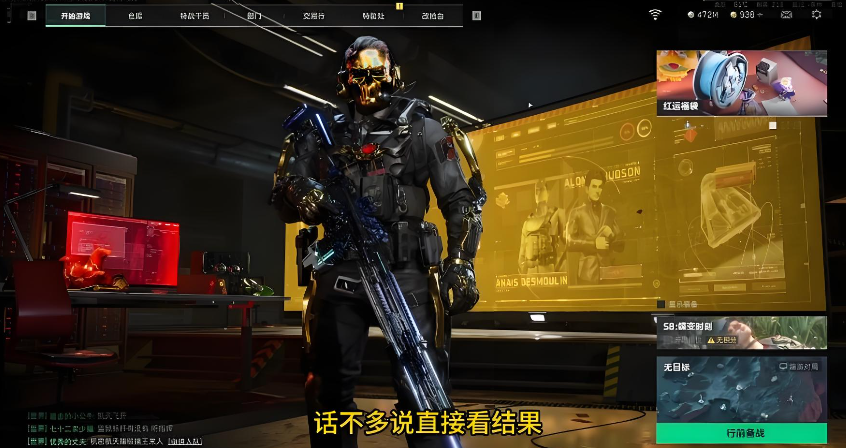Click the square icon left of the tabs
Viewport: 846px width, 448px height.
click(x=32, y=16)
